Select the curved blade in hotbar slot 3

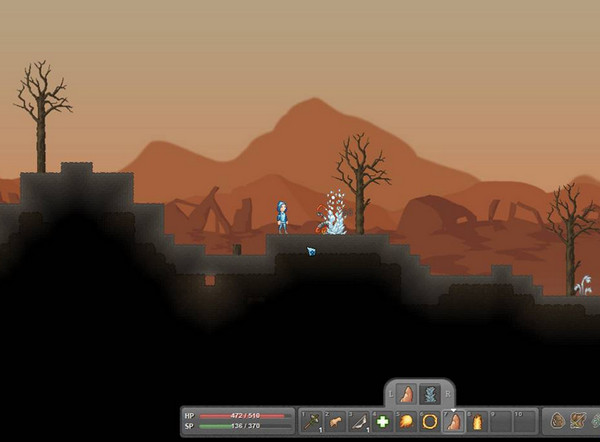click(x=358, y=422)
